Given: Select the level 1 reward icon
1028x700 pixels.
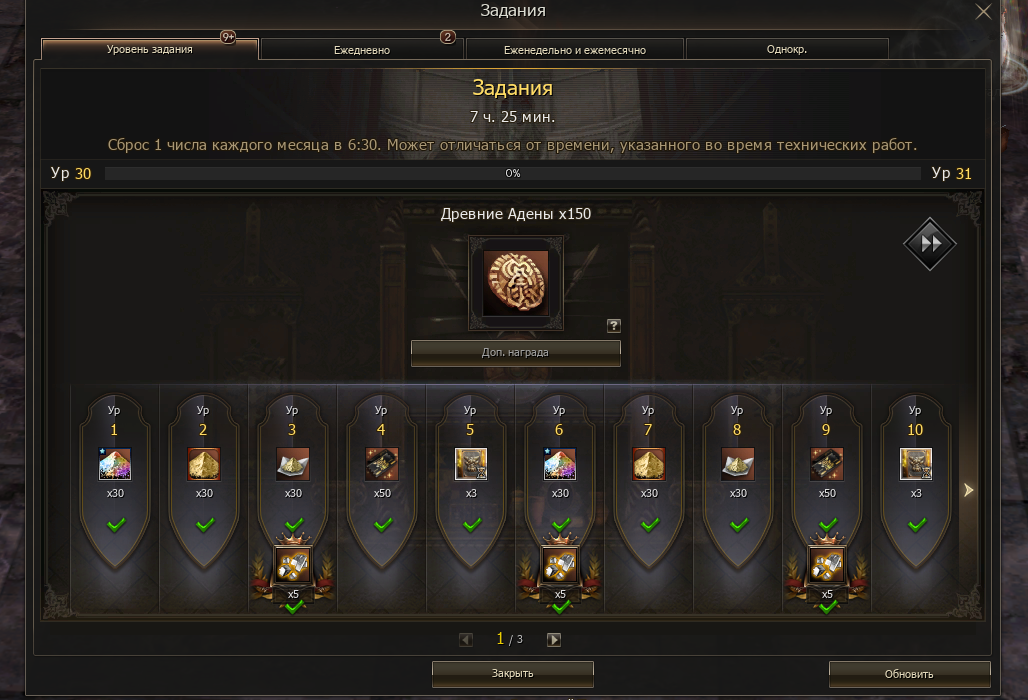Looking at the screenshot, I should point(115,464).
